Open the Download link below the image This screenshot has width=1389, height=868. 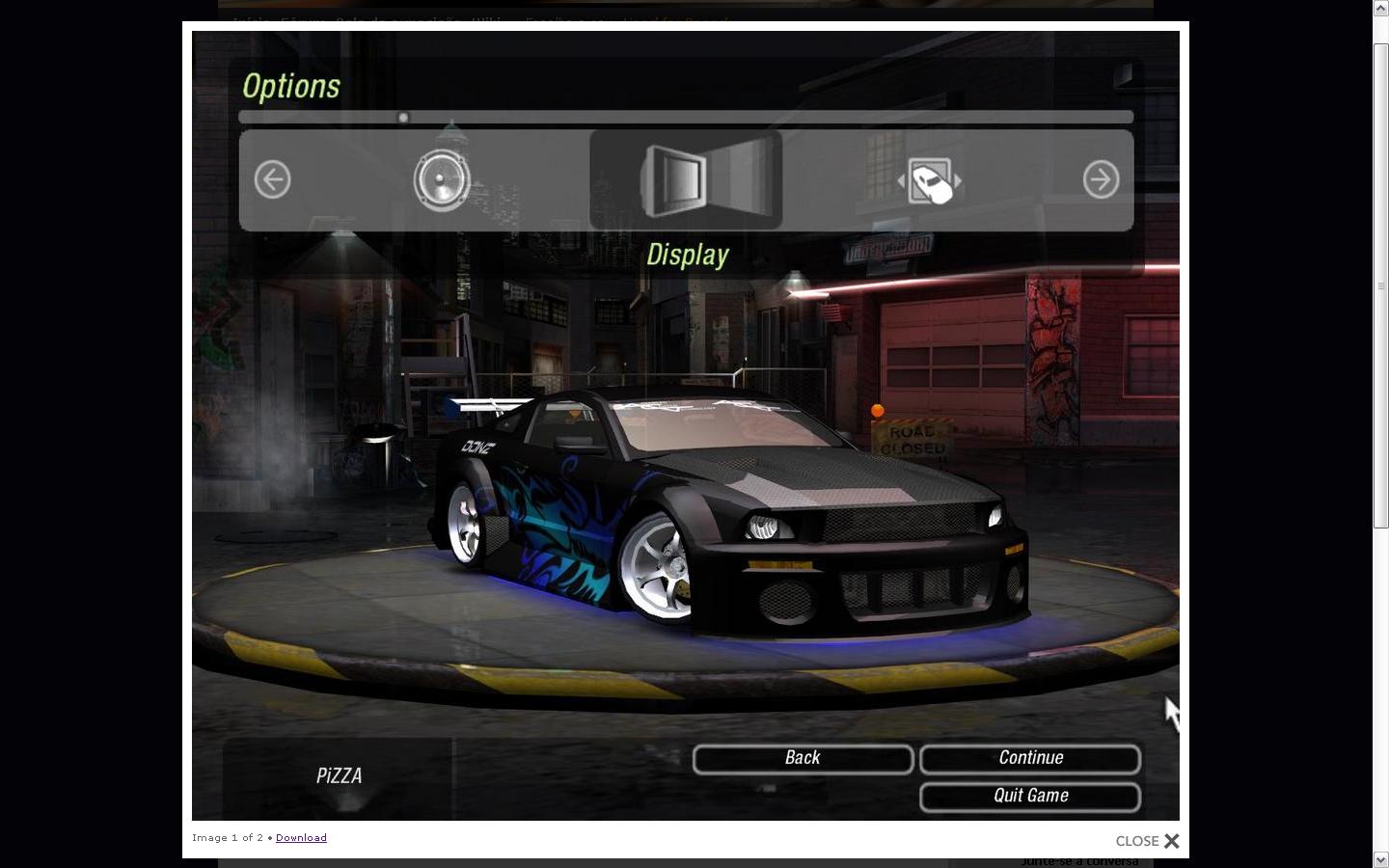tap(301, 837)
